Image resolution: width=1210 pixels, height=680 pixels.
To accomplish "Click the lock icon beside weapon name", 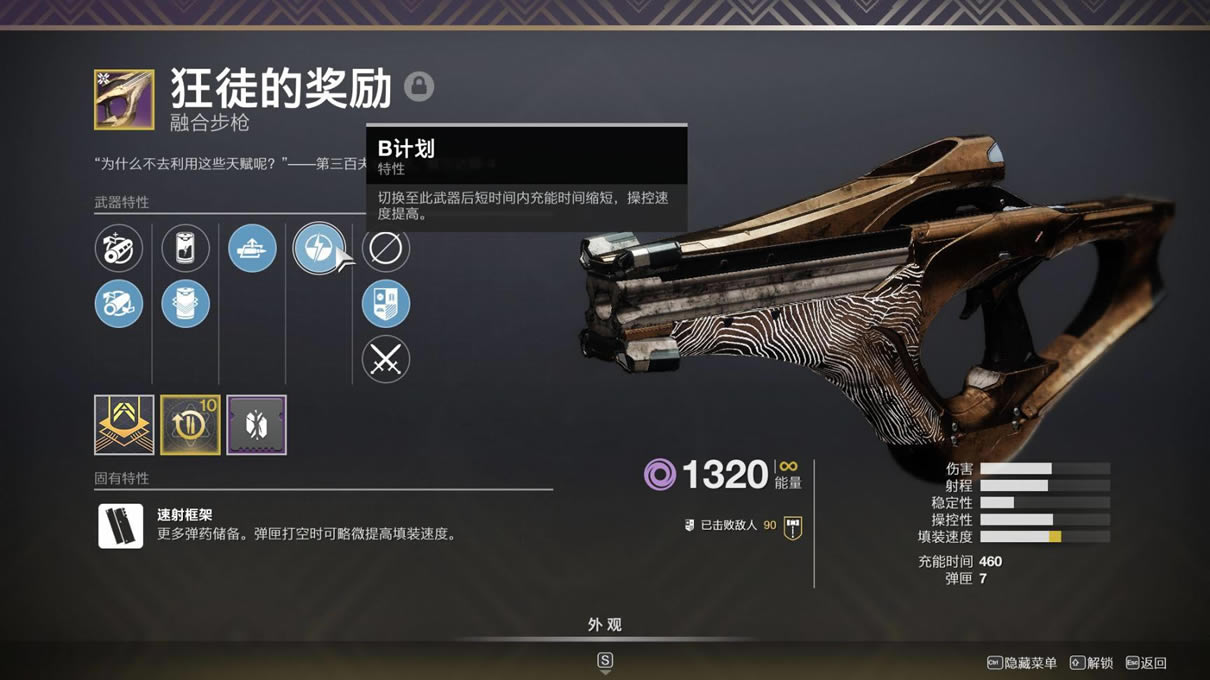I will pos(419,86).
